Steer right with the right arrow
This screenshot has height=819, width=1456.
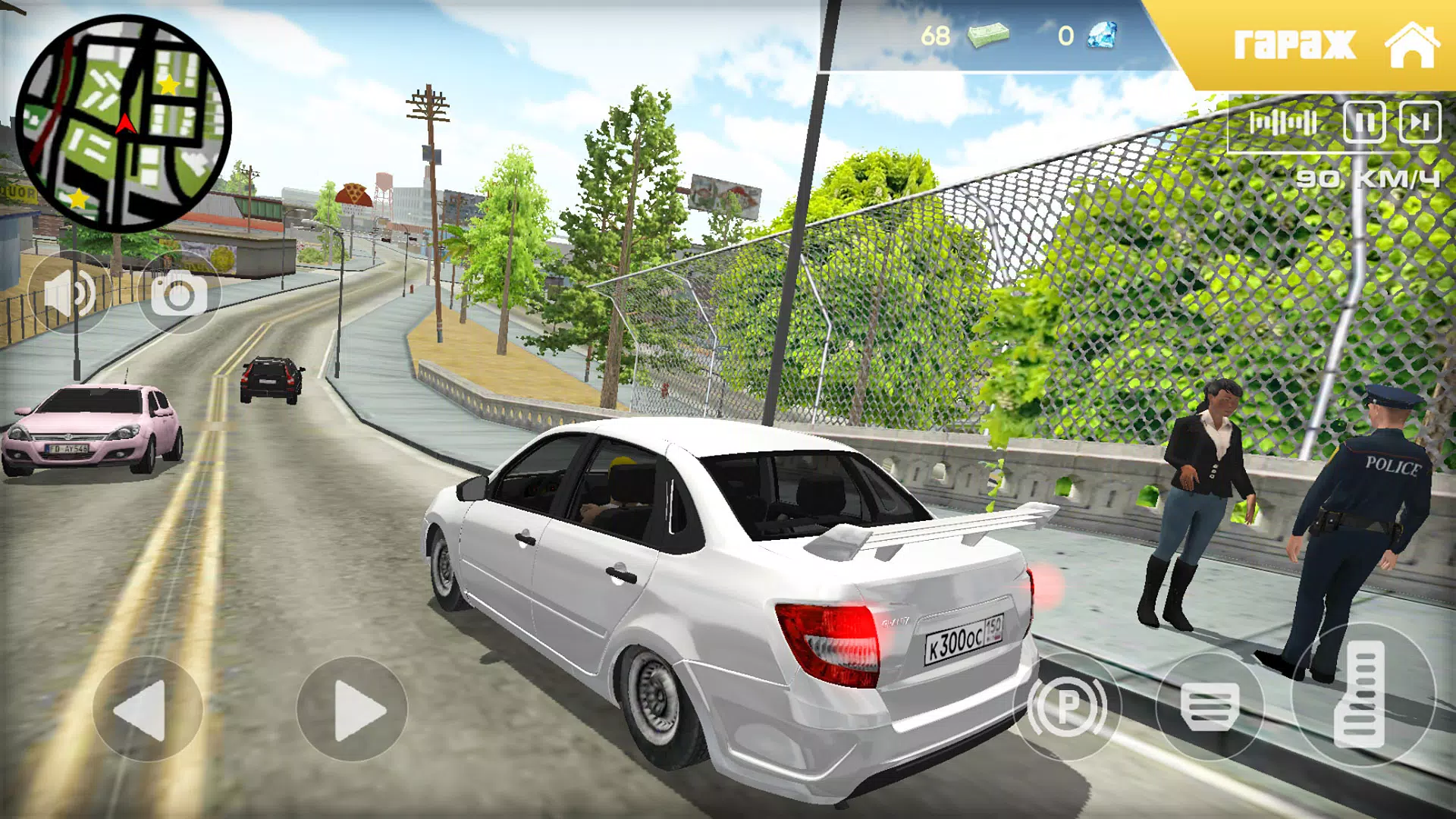(x=352, y=710)
